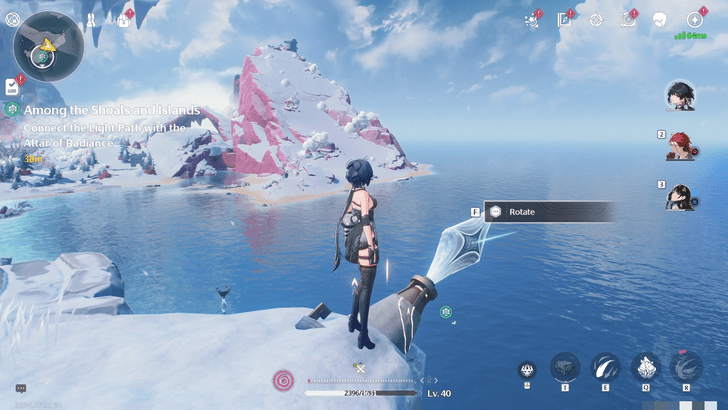The height and width of the screenshot is (410, 728).
Task: Select the Among the Shoals and Islands quest tracker
Action: point(103,110)
